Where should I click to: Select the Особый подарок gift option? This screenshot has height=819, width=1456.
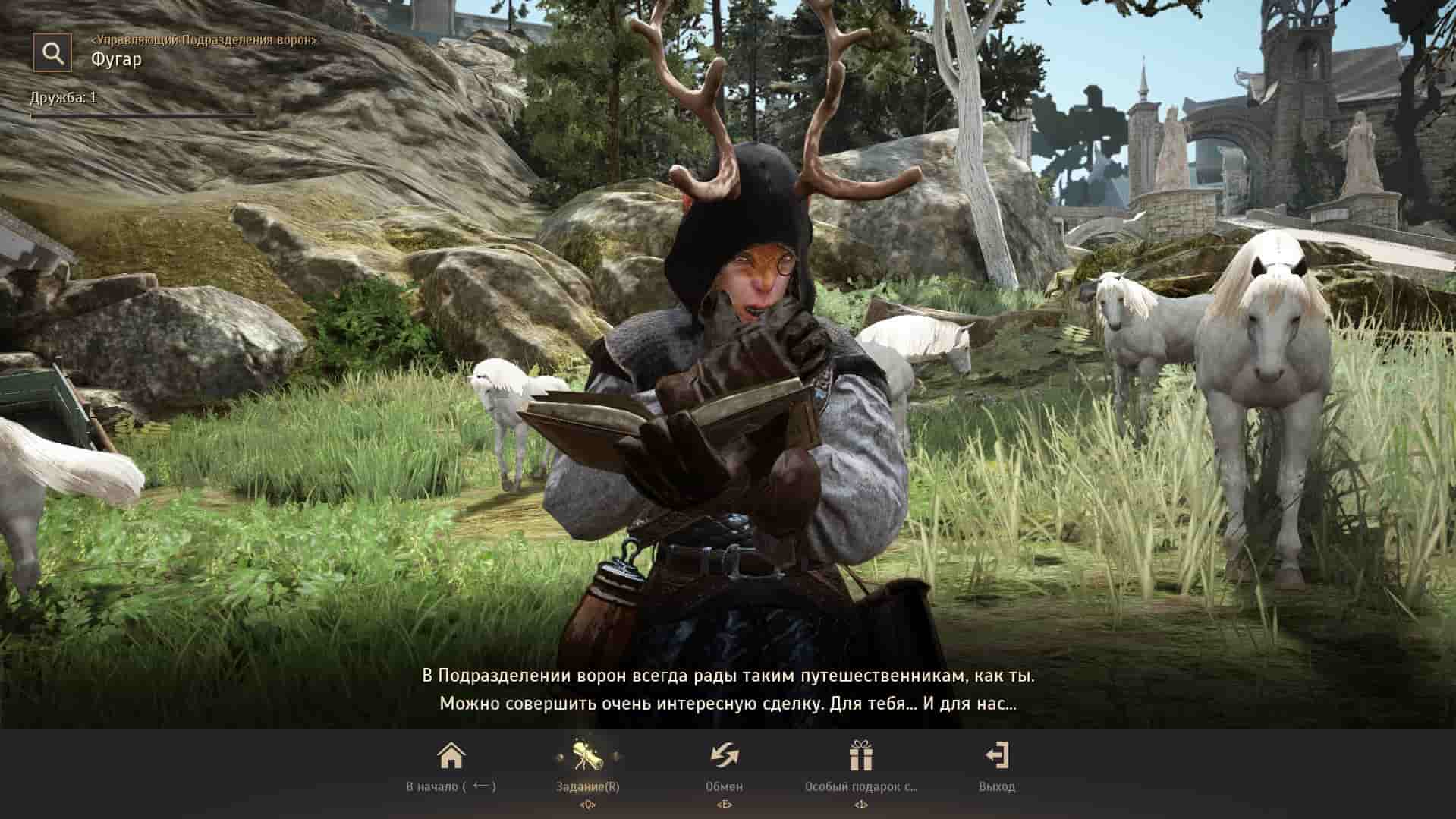(x=860, y=765)
